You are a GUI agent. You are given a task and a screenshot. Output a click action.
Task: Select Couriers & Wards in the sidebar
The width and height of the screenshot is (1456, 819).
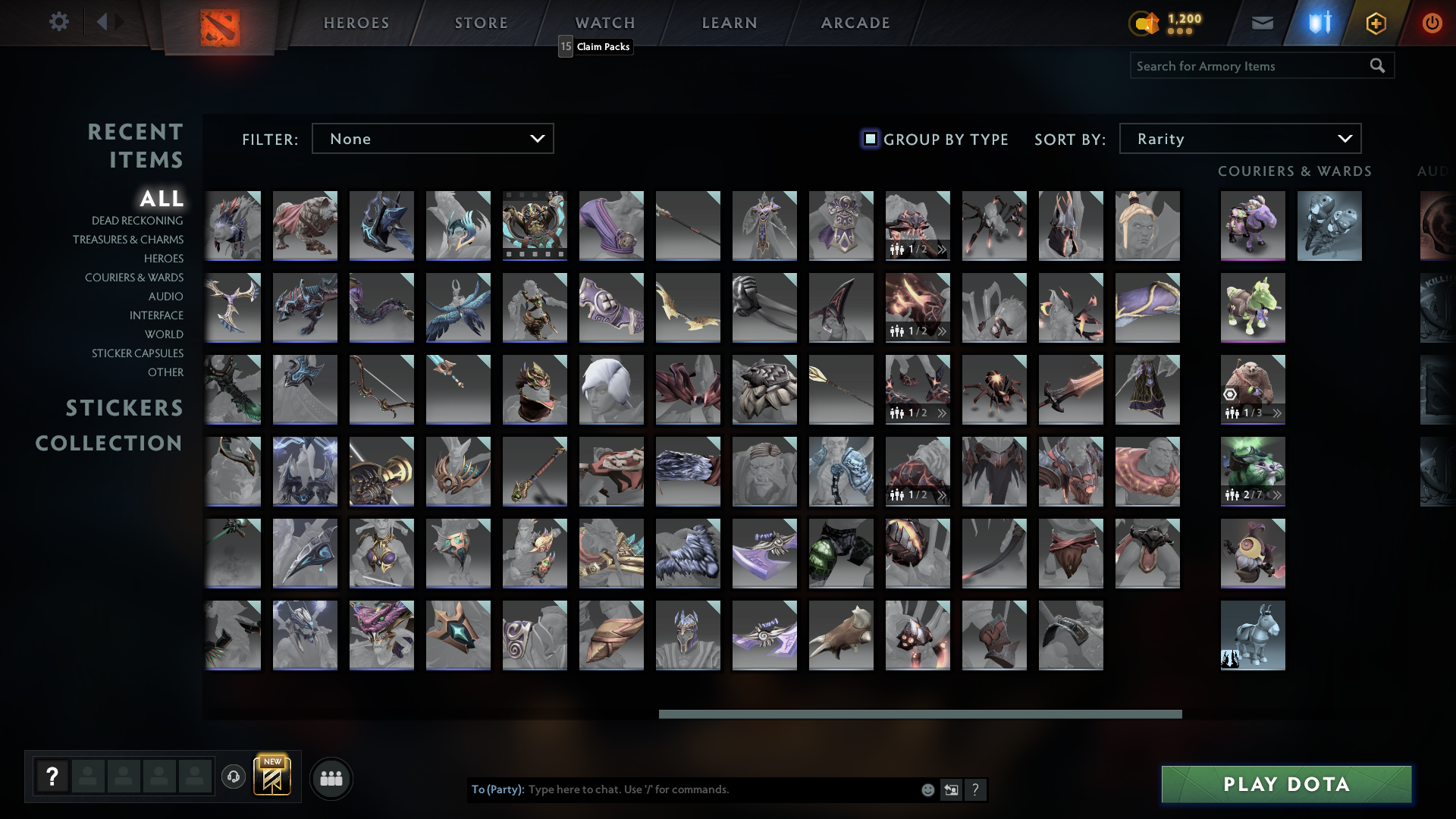(134, 278)
